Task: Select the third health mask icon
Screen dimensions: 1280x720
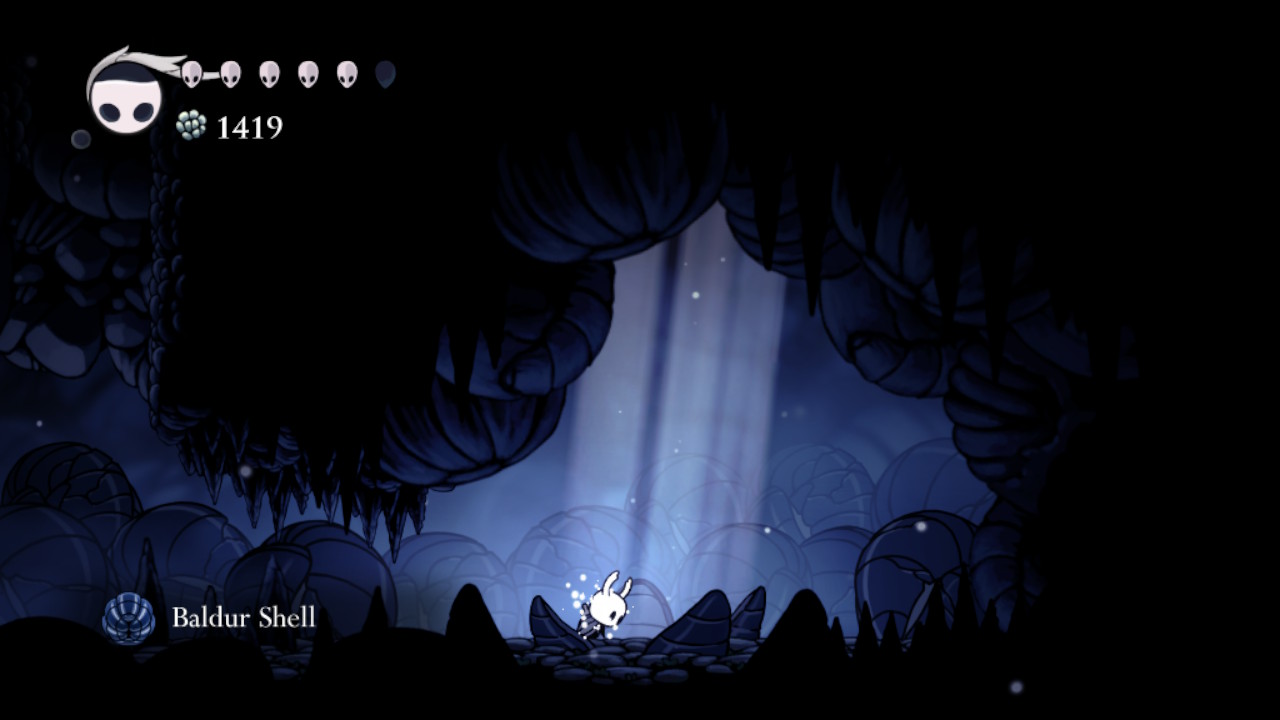Action: coord(267,74)
